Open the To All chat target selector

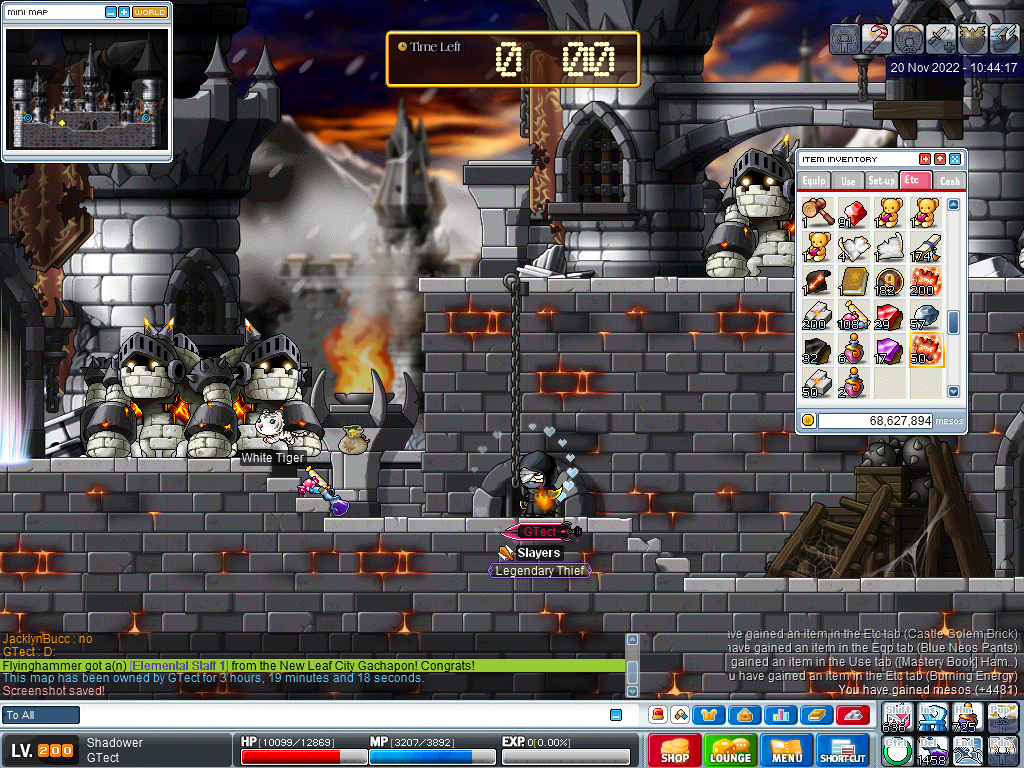click(41, 715)
